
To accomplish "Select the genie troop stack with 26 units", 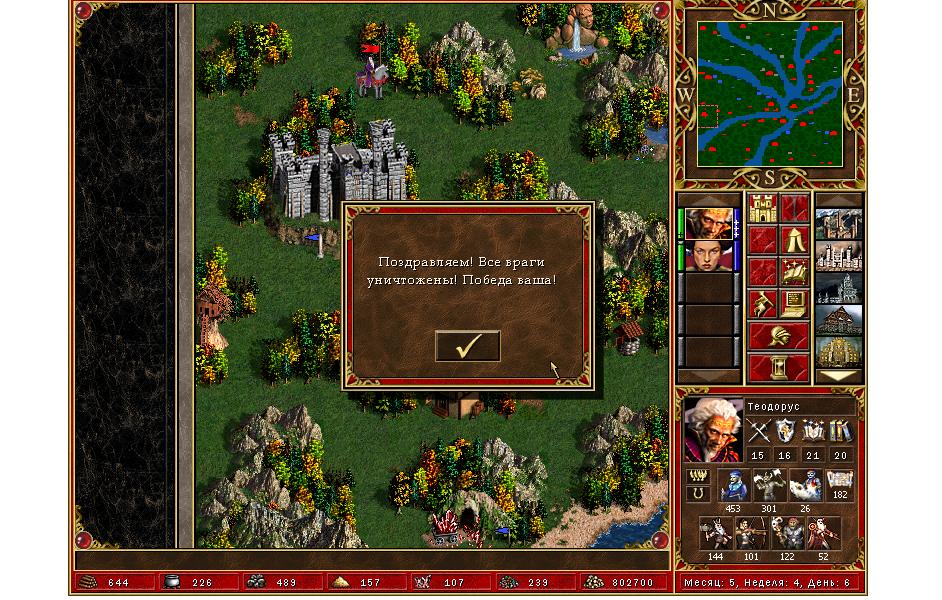I will coord(804,486).
